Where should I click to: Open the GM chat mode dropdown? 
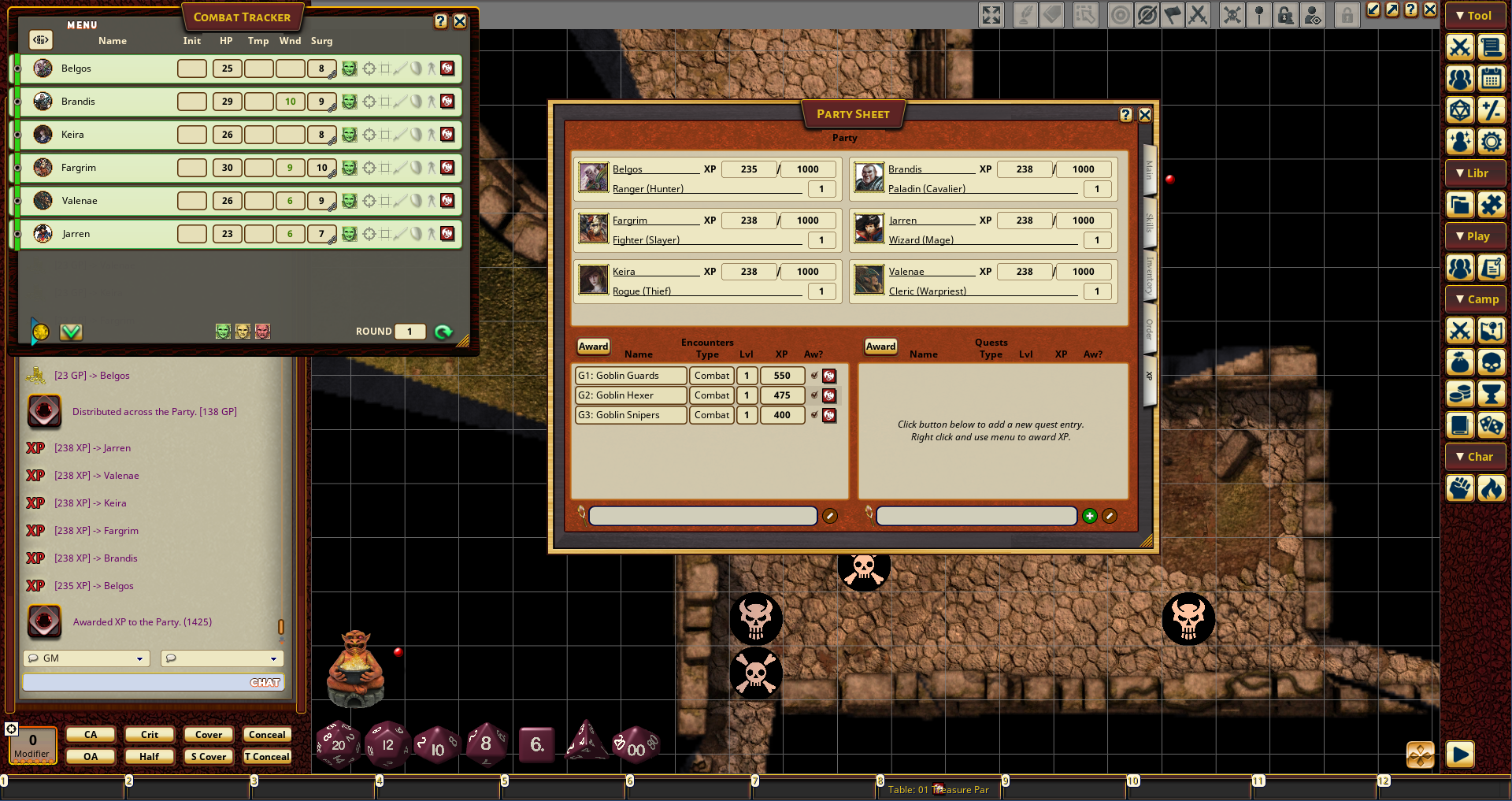(87, 658)
